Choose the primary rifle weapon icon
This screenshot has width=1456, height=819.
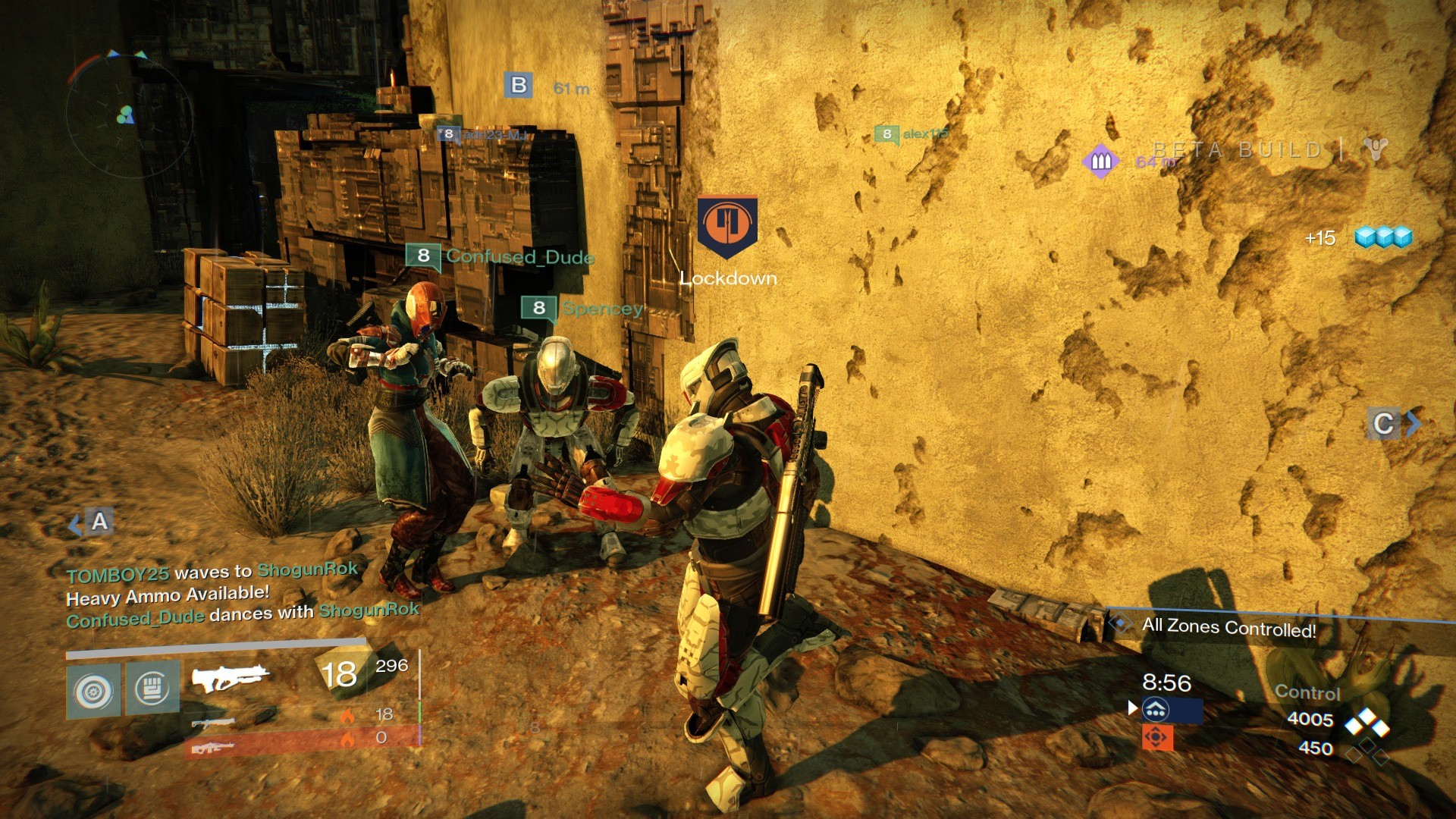point(230,676)
